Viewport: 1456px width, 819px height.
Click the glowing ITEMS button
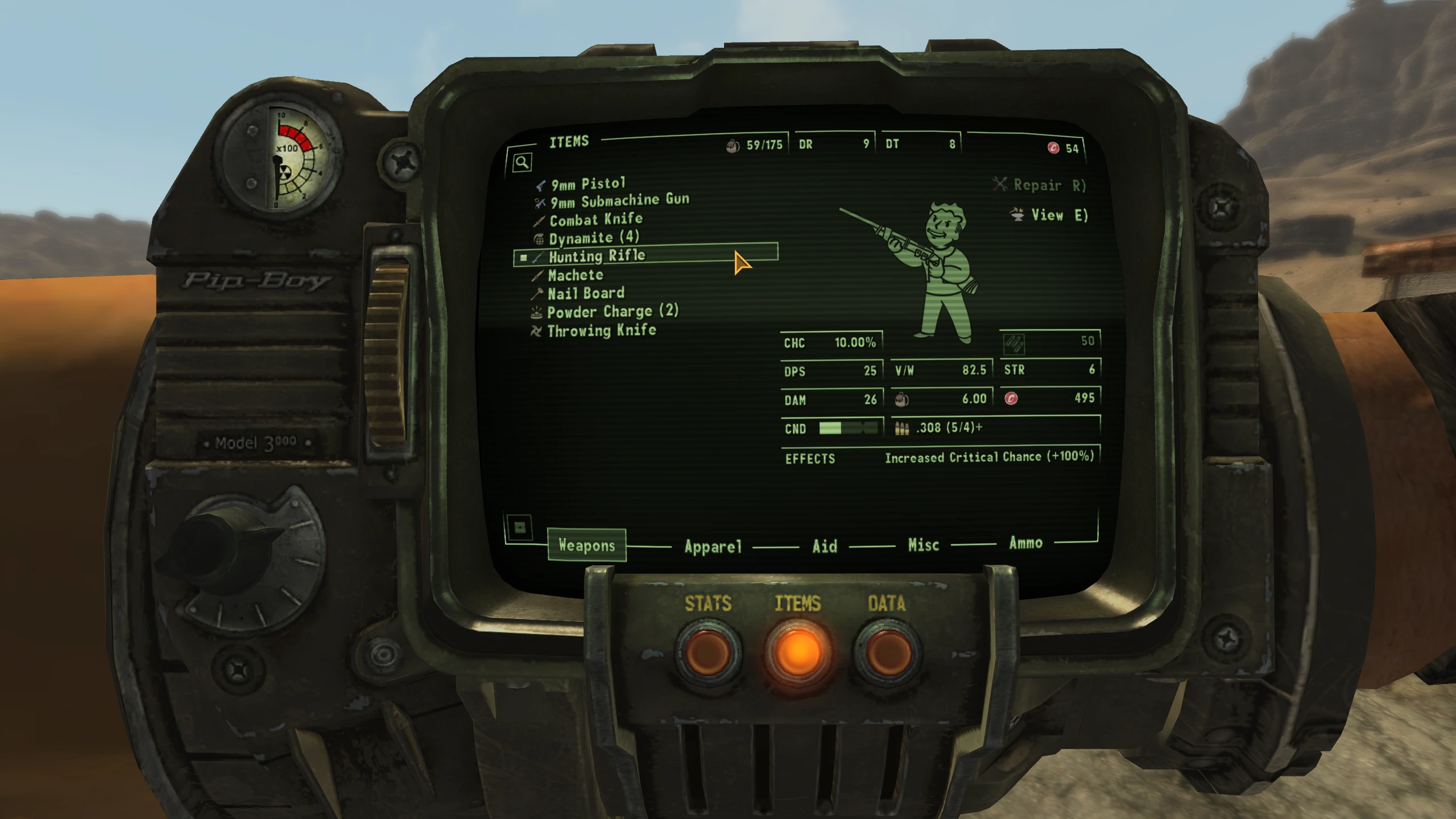pyautogui.click(x=797, y=652)
